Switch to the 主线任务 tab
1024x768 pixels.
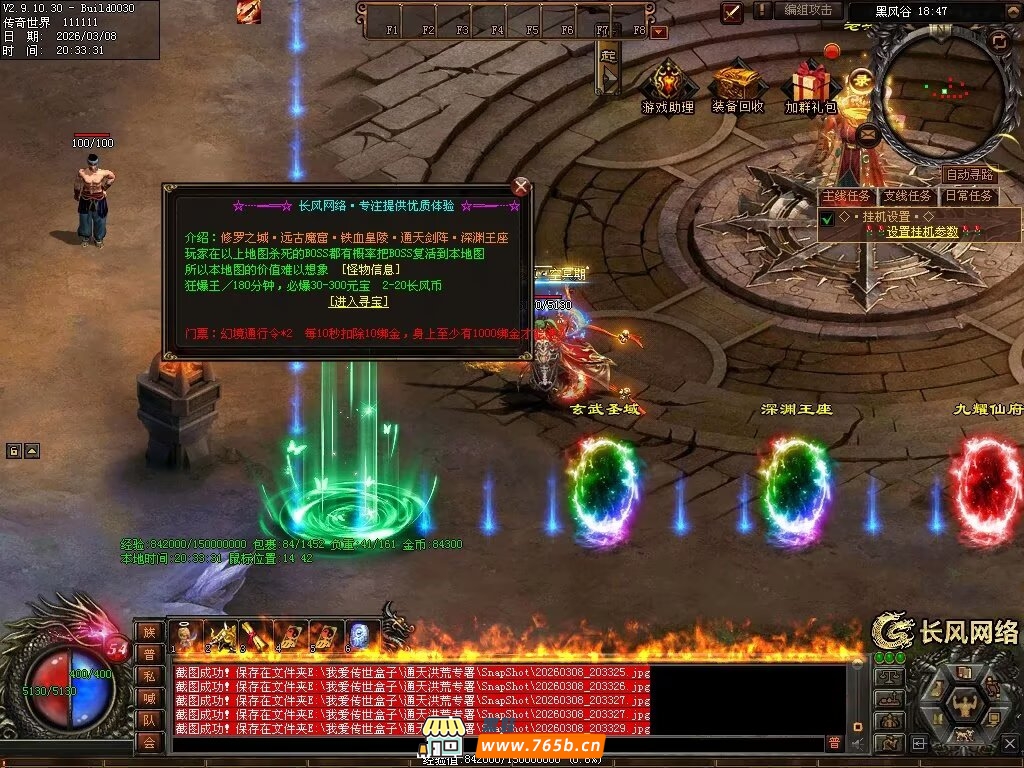click(846, 196)
